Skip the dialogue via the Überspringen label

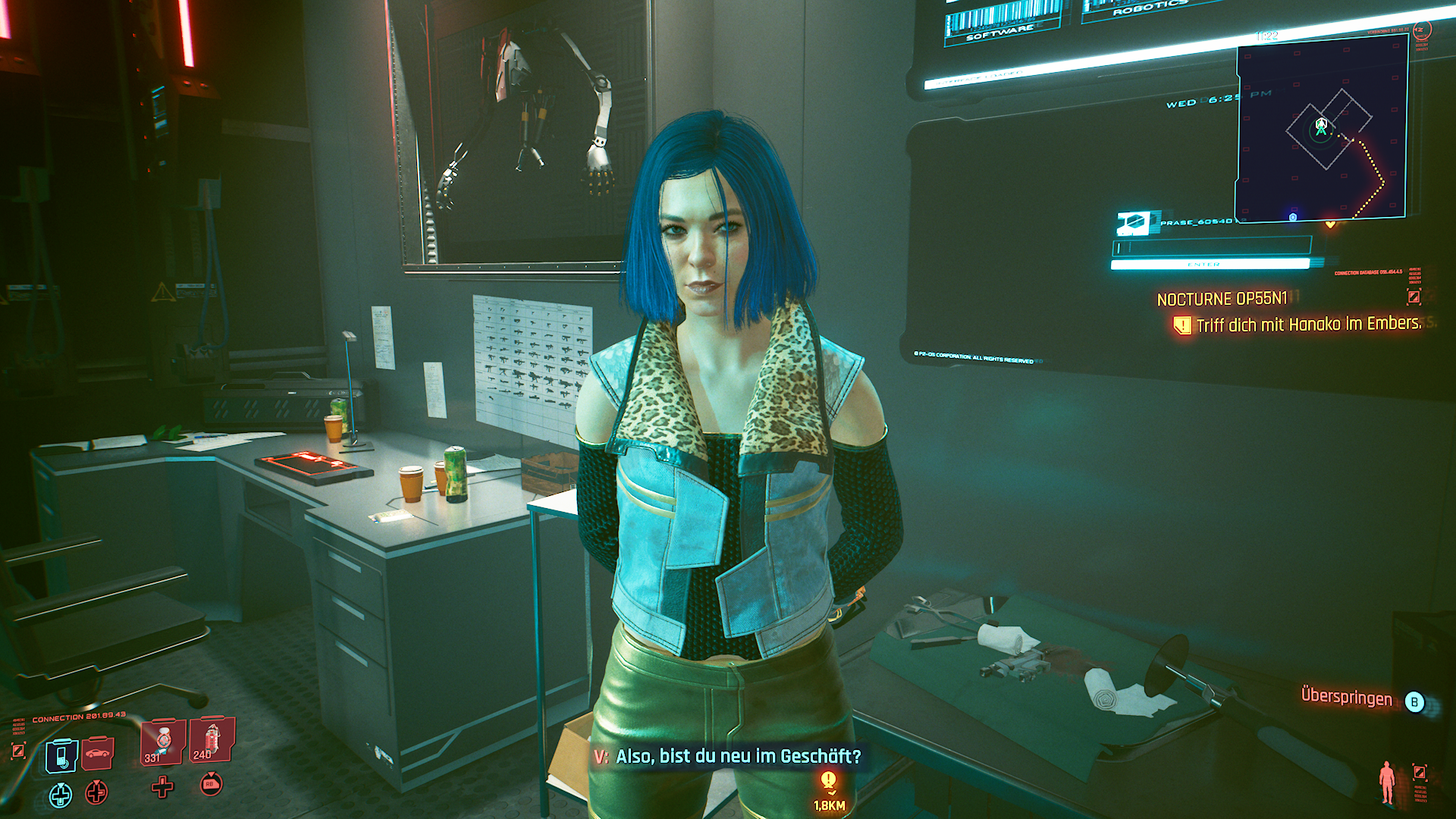(1346, 697)
